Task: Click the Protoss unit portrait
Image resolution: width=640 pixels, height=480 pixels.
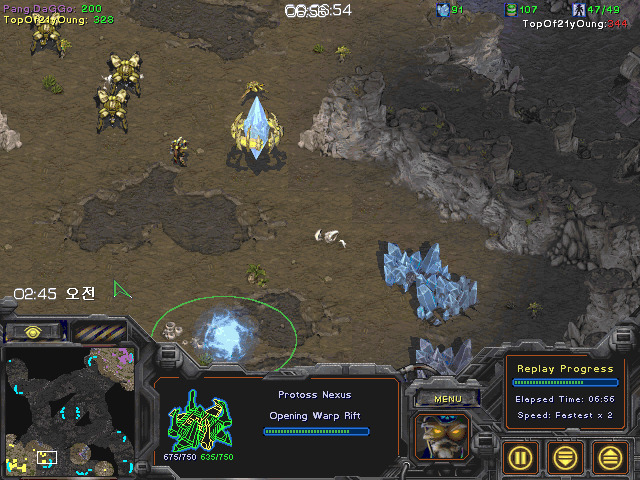Action: pos(444,437)
